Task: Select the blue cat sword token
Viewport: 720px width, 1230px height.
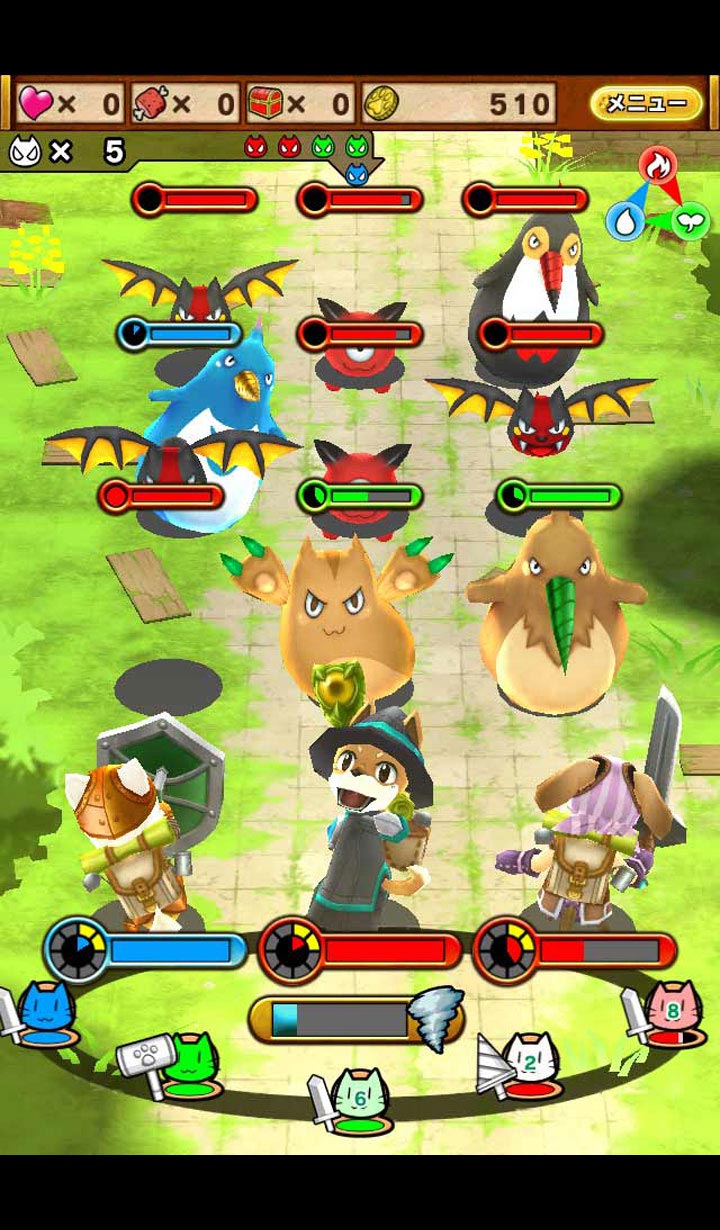Action: (45, 1013)
